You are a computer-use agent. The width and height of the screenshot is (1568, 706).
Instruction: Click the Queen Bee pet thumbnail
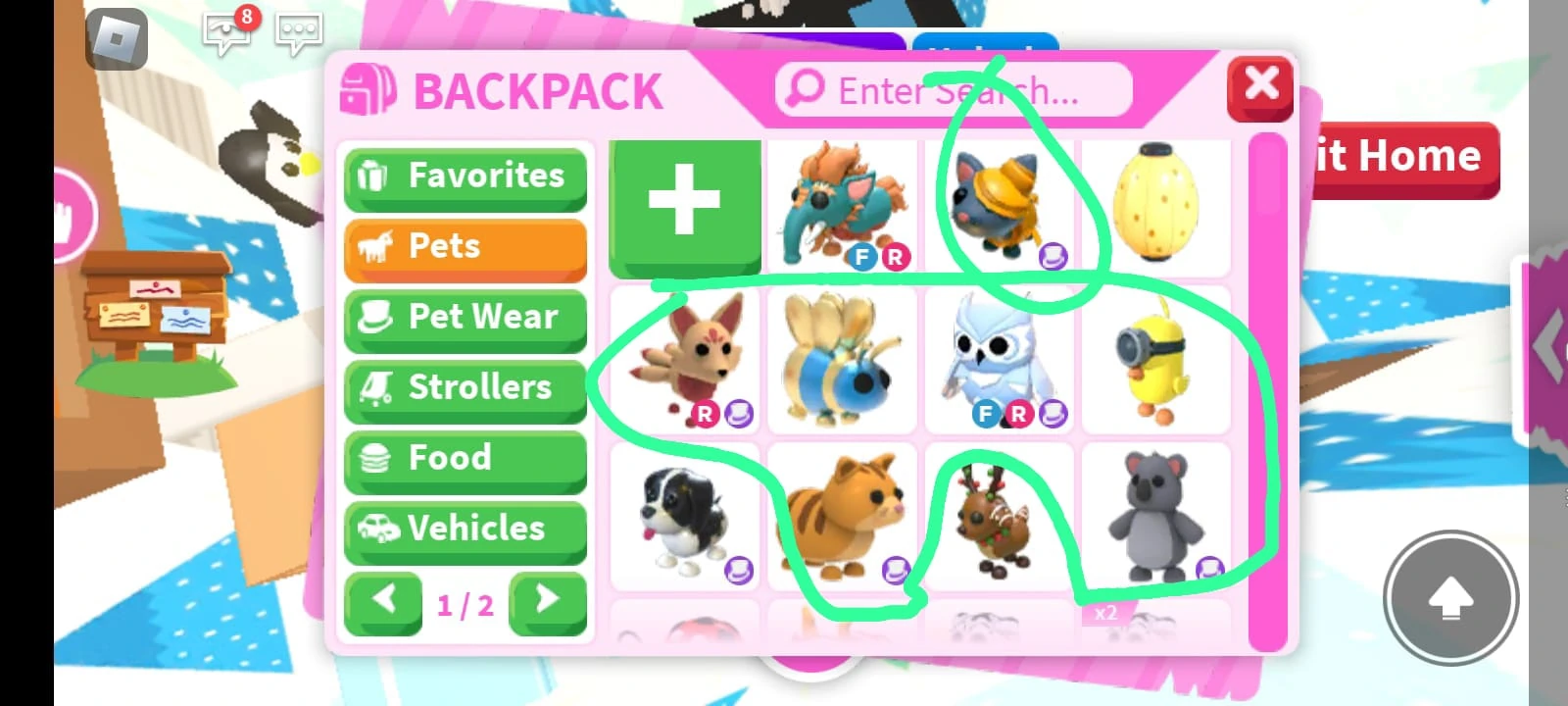842,360
